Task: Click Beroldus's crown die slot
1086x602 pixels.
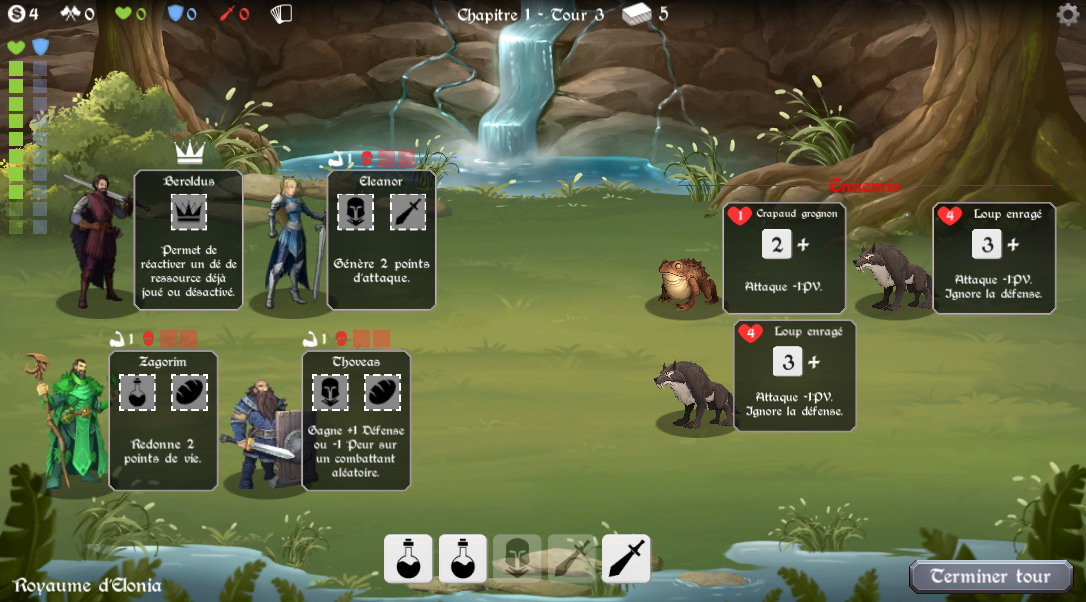Action: click(x=189, y=212)
